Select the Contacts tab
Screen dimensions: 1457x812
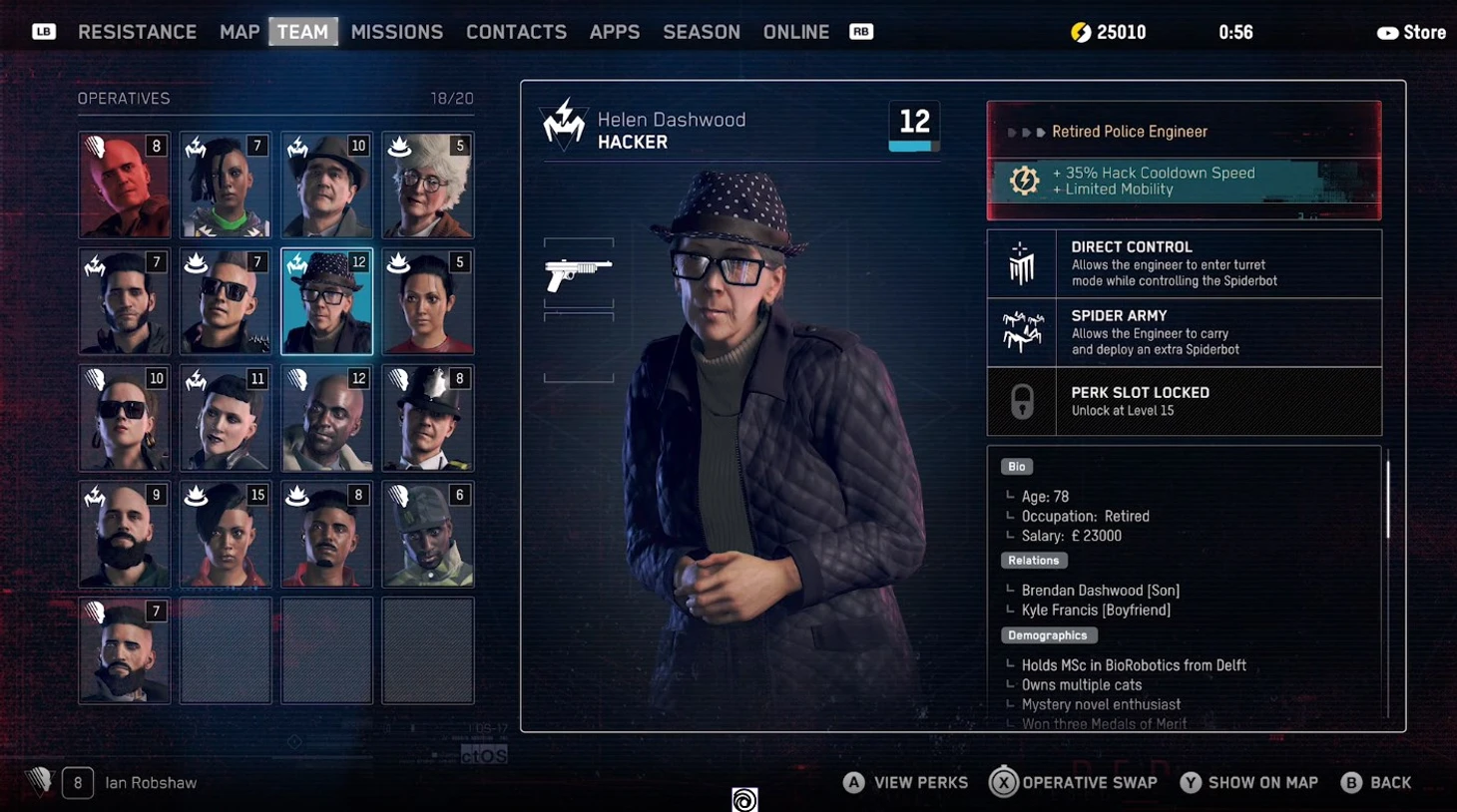516,32
